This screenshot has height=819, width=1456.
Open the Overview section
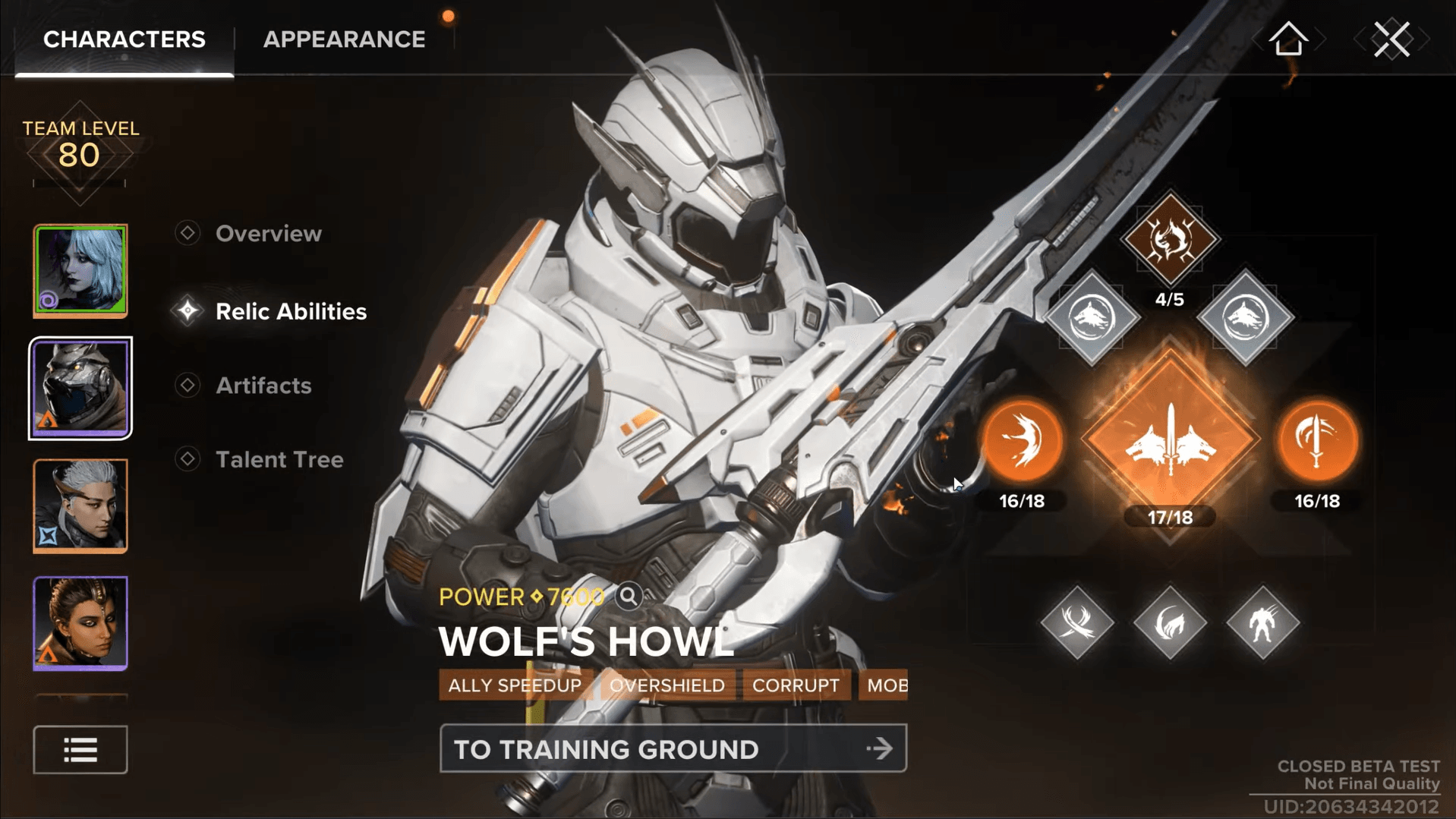(268, 234)
